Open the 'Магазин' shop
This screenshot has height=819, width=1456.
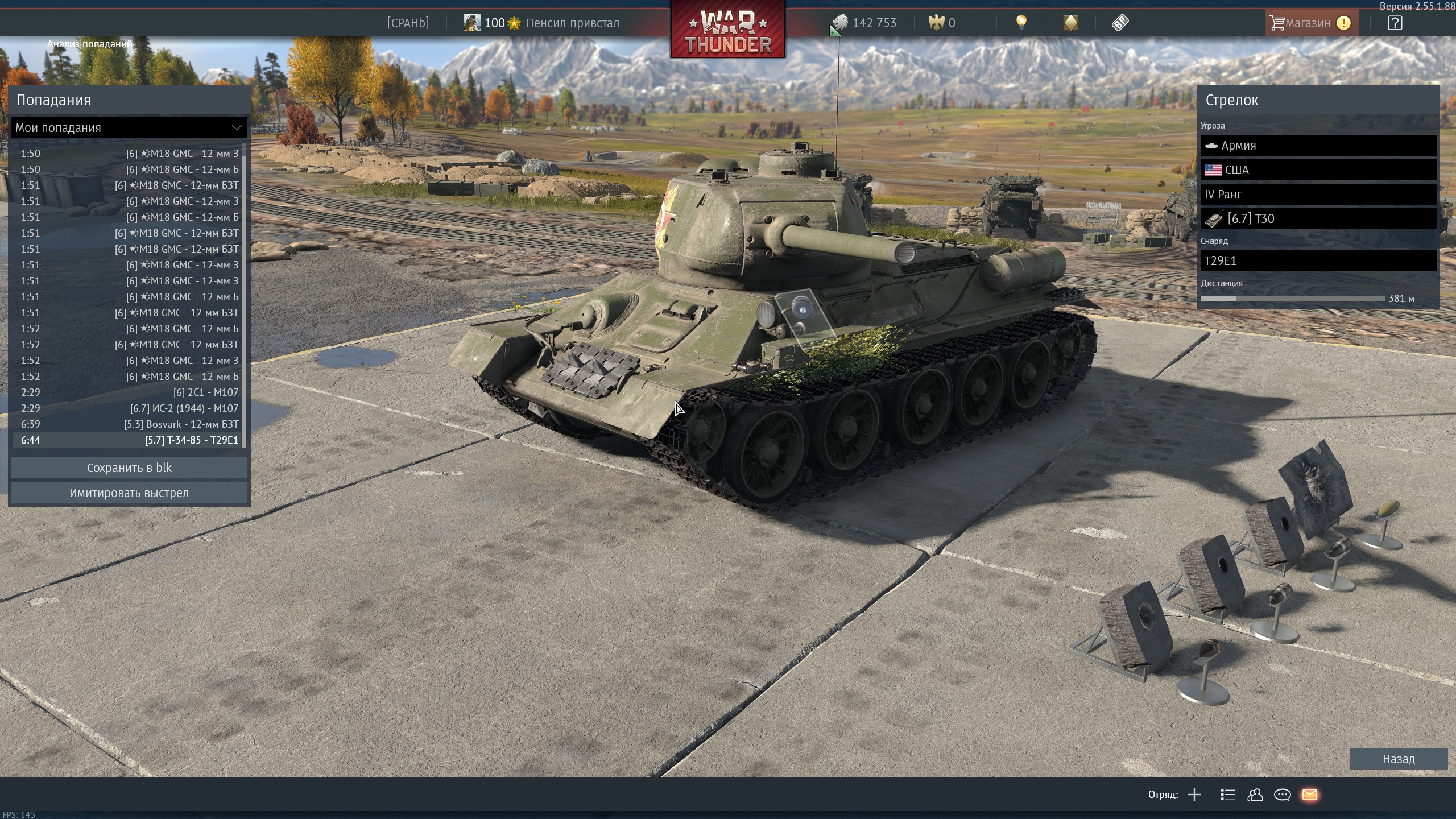point(1307,23)
